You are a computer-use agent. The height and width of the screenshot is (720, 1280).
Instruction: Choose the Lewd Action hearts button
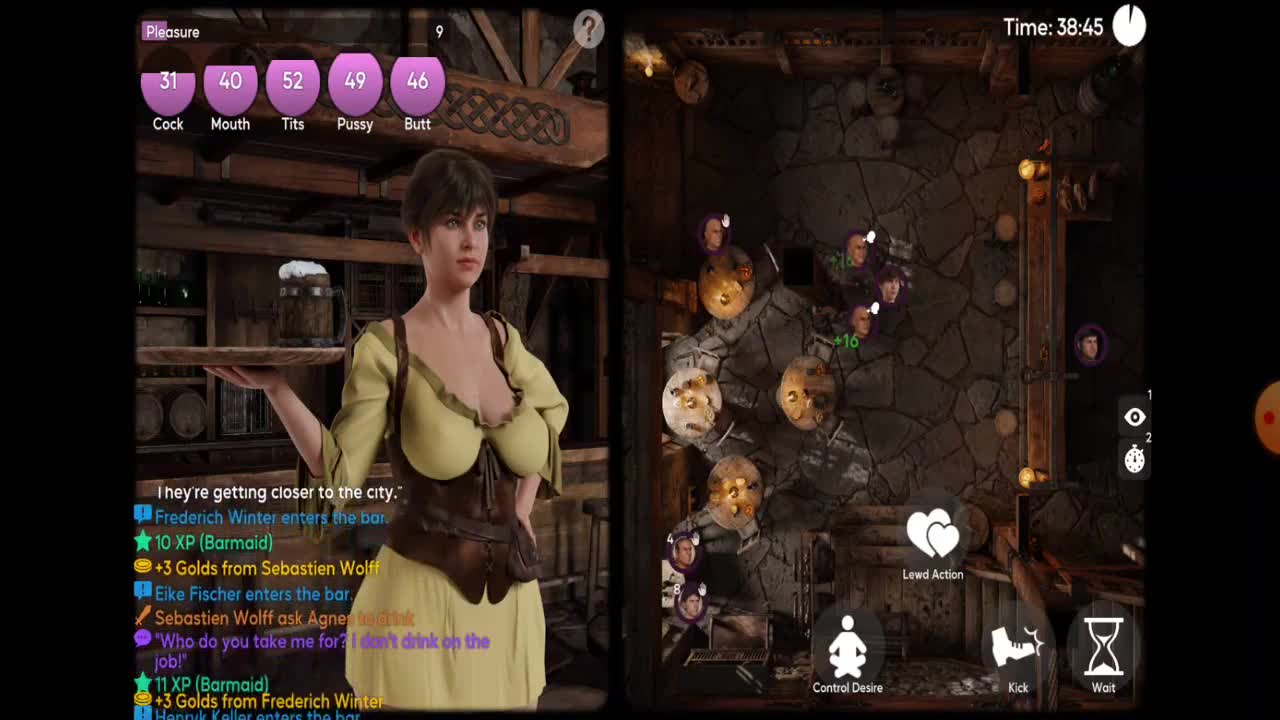pyautogui.click(x=932, y=541)
